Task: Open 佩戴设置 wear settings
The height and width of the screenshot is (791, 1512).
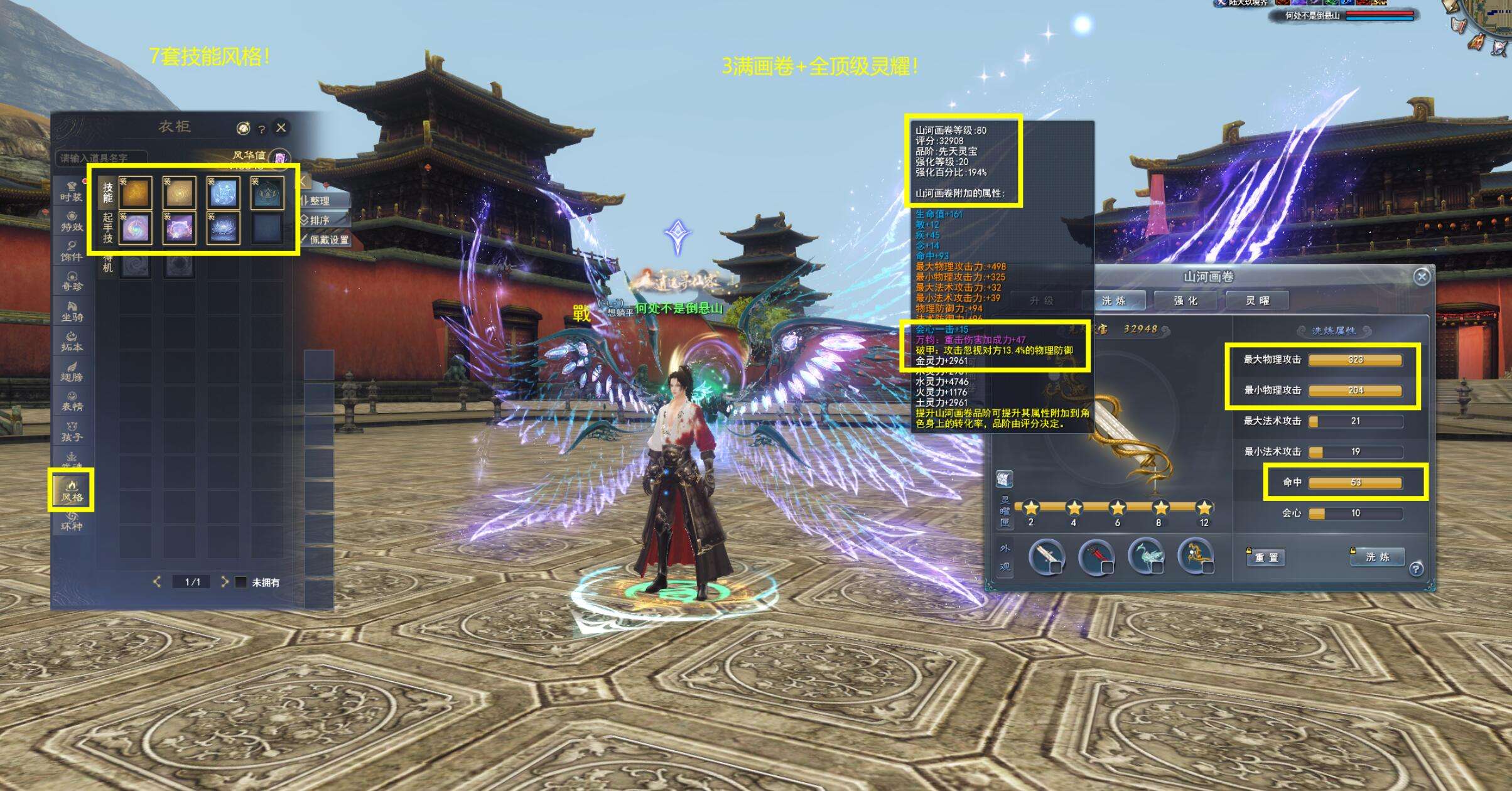Action: click(325, 240)
